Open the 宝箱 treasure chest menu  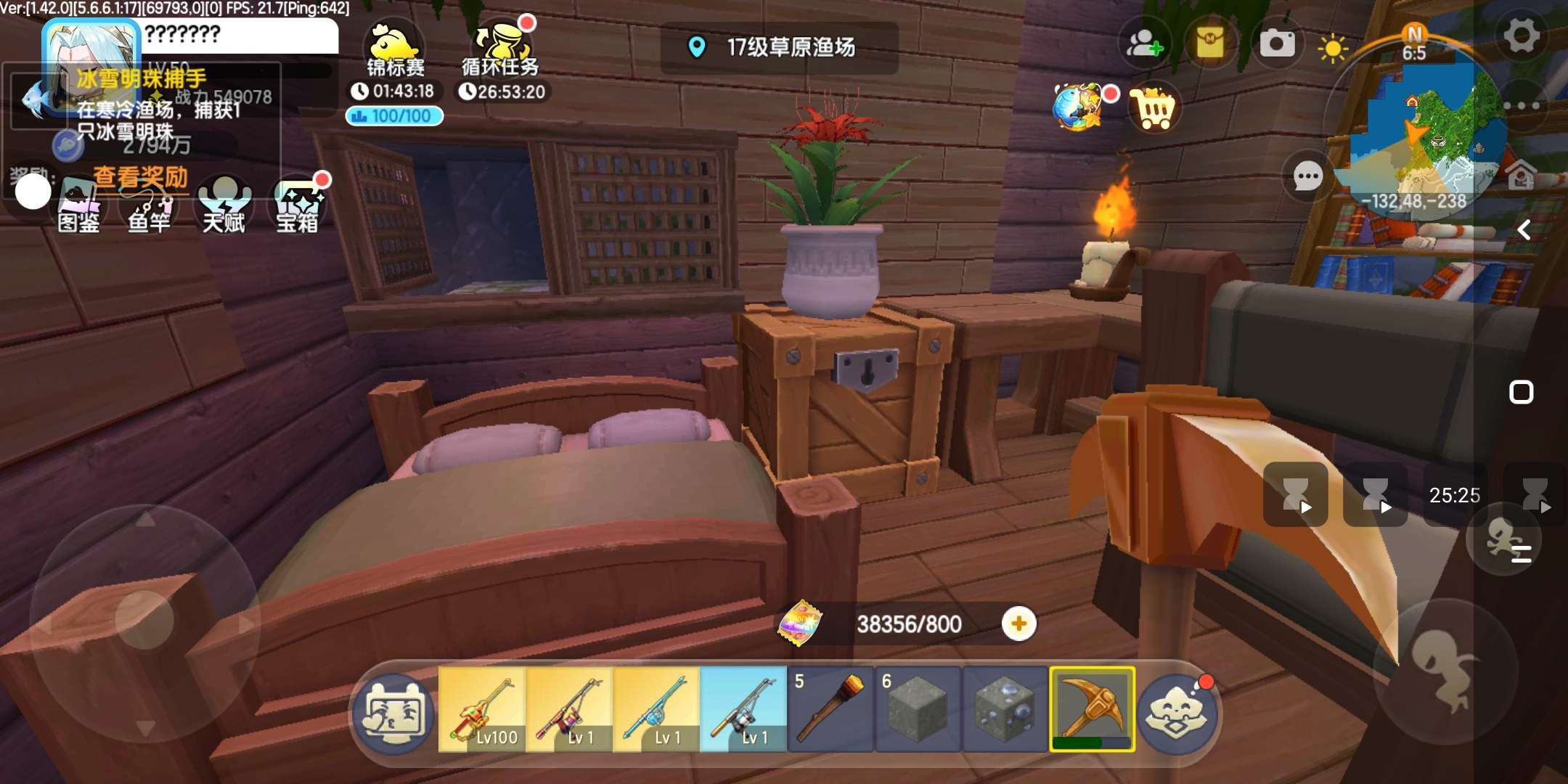298,207
